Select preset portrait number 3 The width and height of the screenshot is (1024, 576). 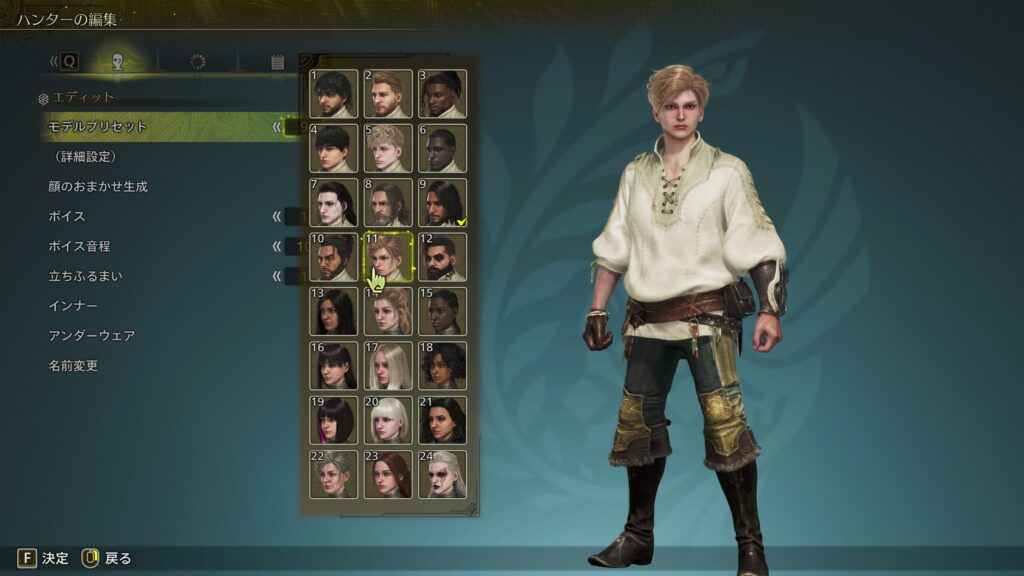[442, 94]
